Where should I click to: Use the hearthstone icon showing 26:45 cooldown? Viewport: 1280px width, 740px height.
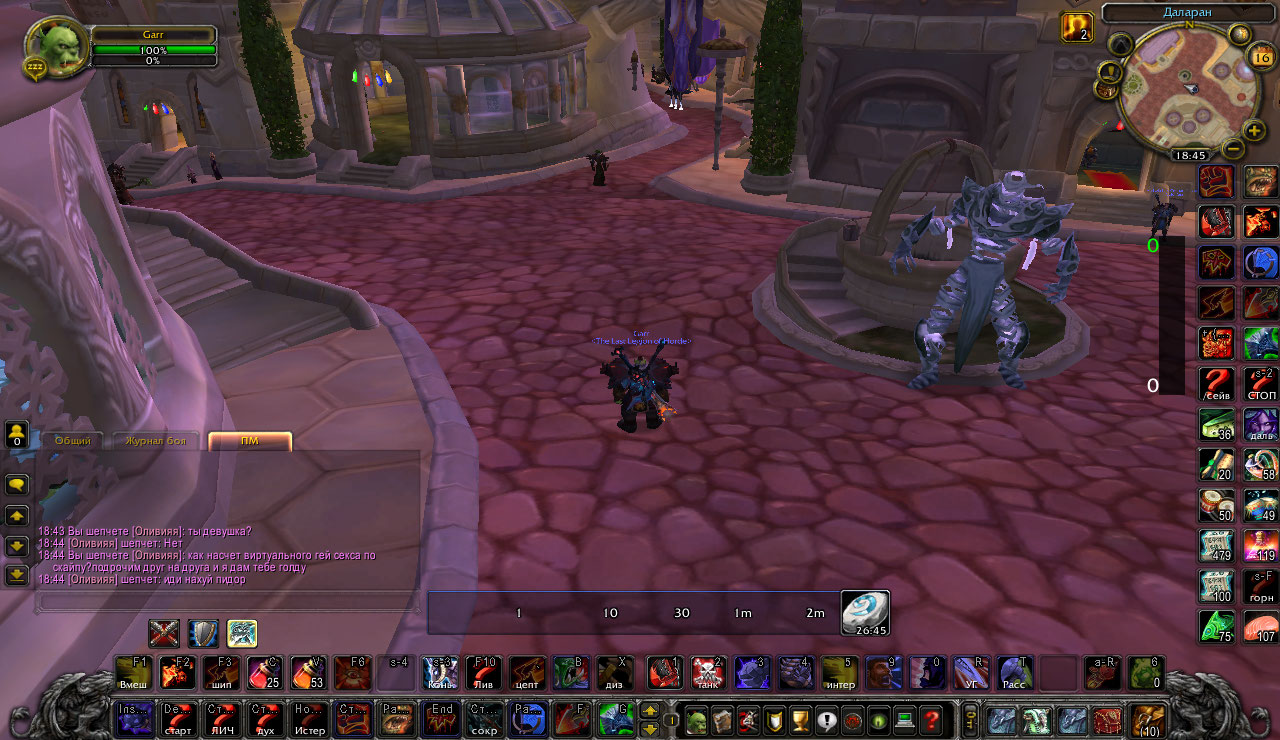[x=864, y=612]
